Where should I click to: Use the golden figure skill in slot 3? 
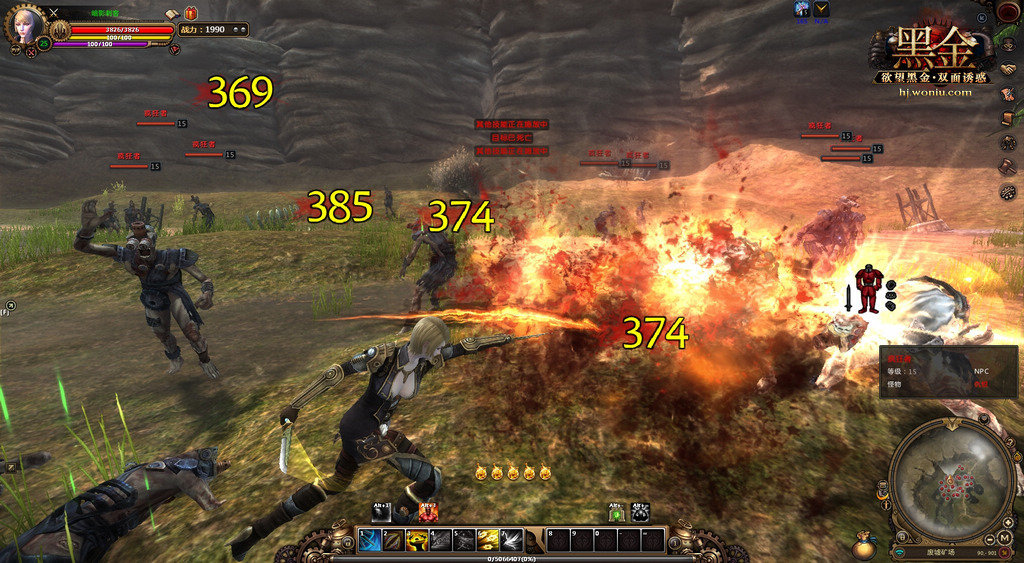point(416,540)
